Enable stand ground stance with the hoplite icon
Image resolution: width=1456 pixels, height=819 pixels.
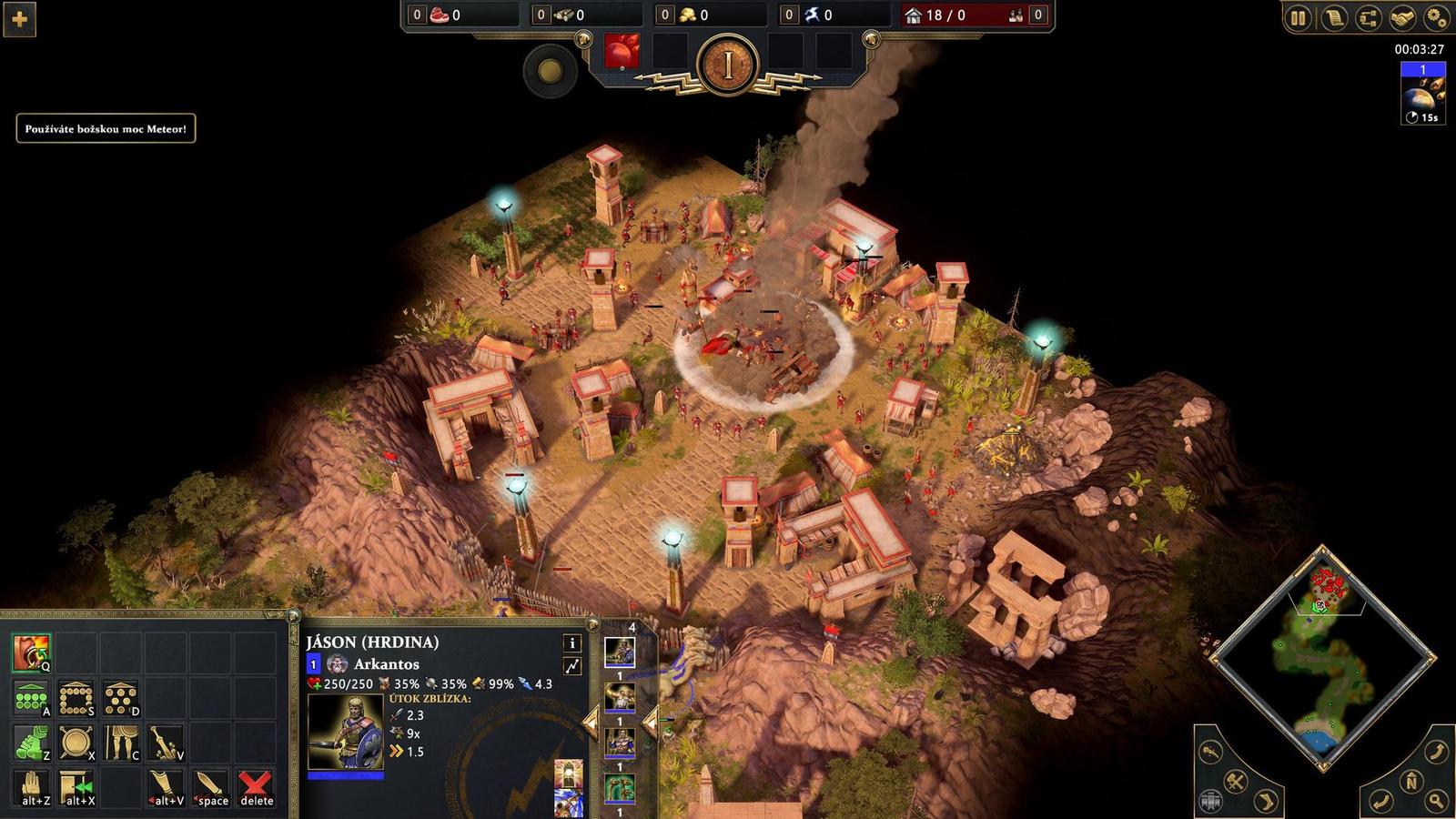(x=121, y=740)
